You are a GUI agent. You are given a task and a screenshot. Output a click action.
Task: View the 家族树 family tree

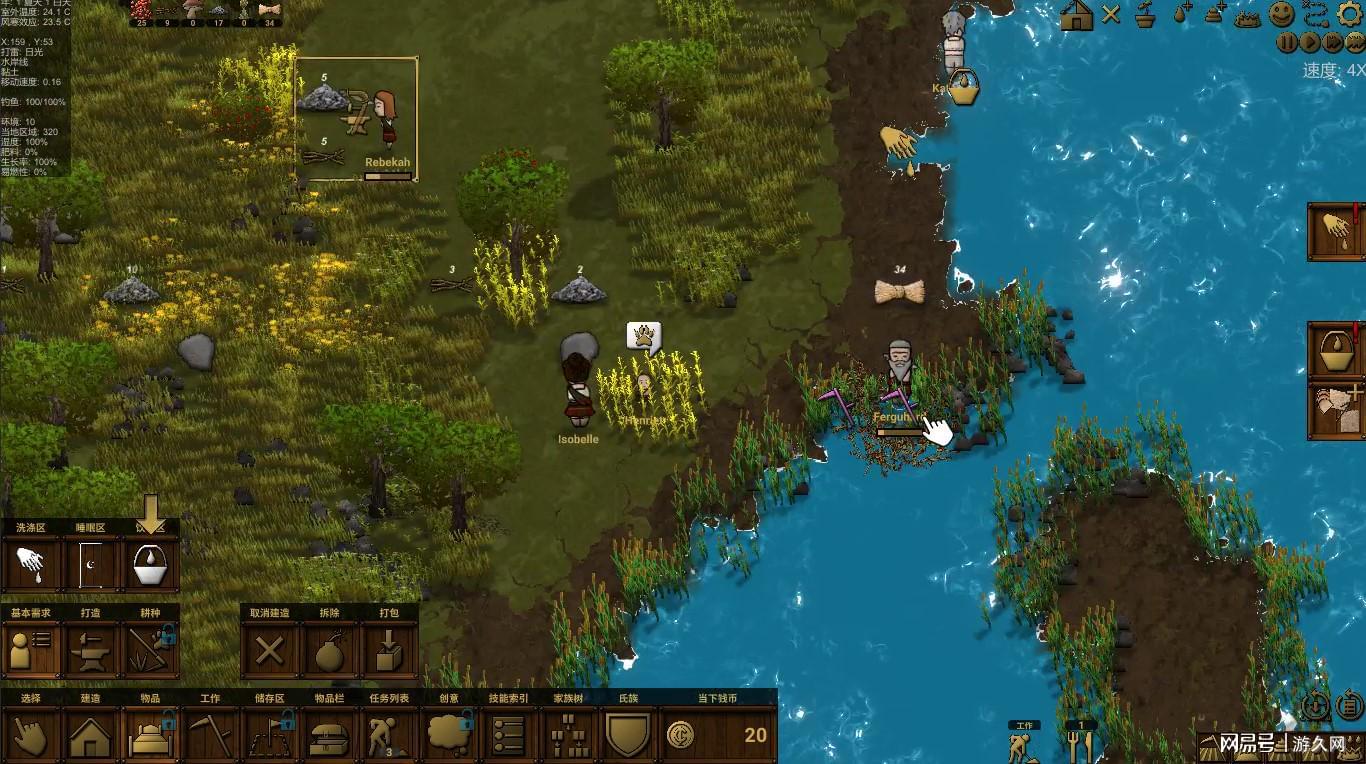click(x=569, y=737)
